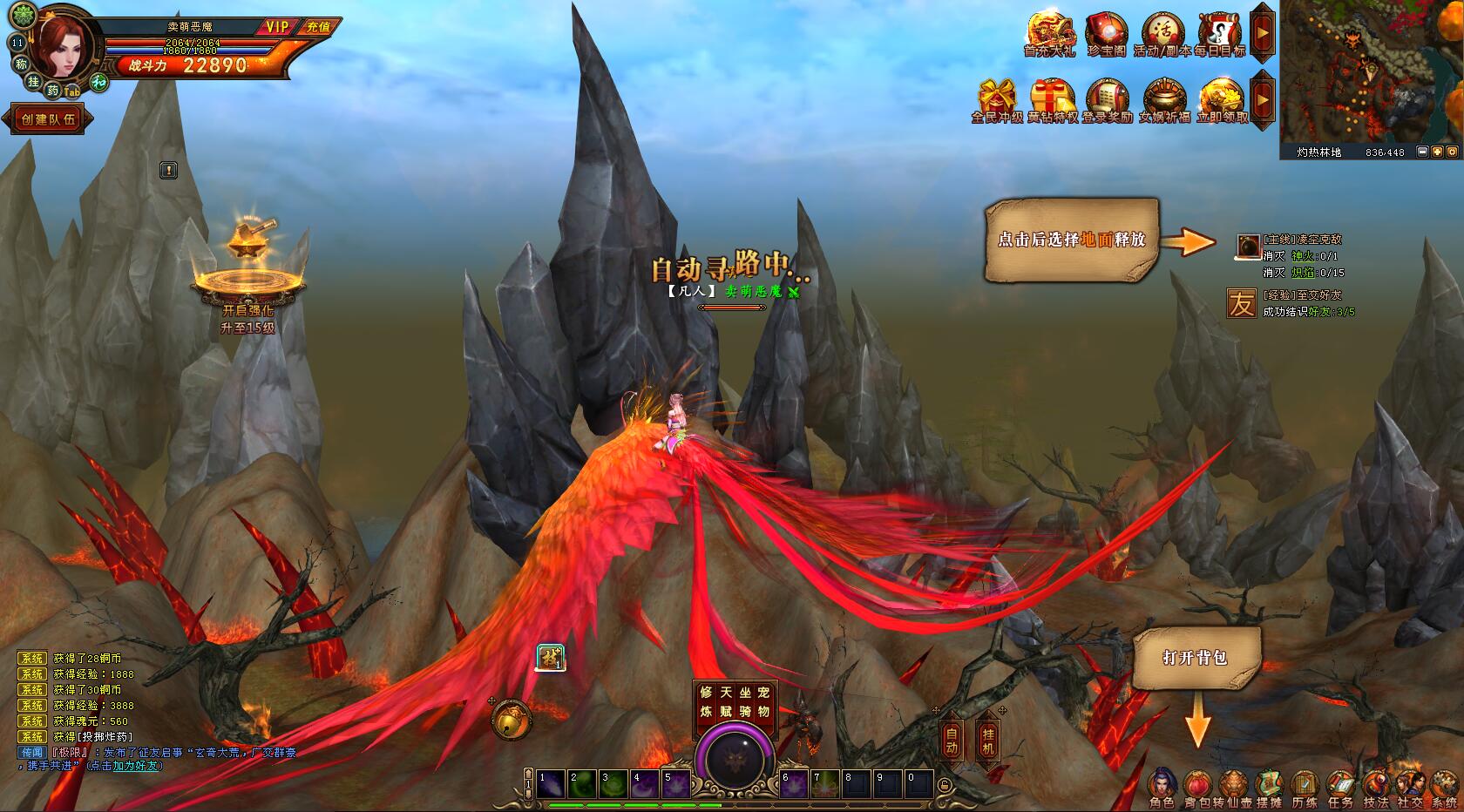Screen dimensions: 1464x812
Task: Open the 背包 backpack icon
Action: coord(1196,788)
